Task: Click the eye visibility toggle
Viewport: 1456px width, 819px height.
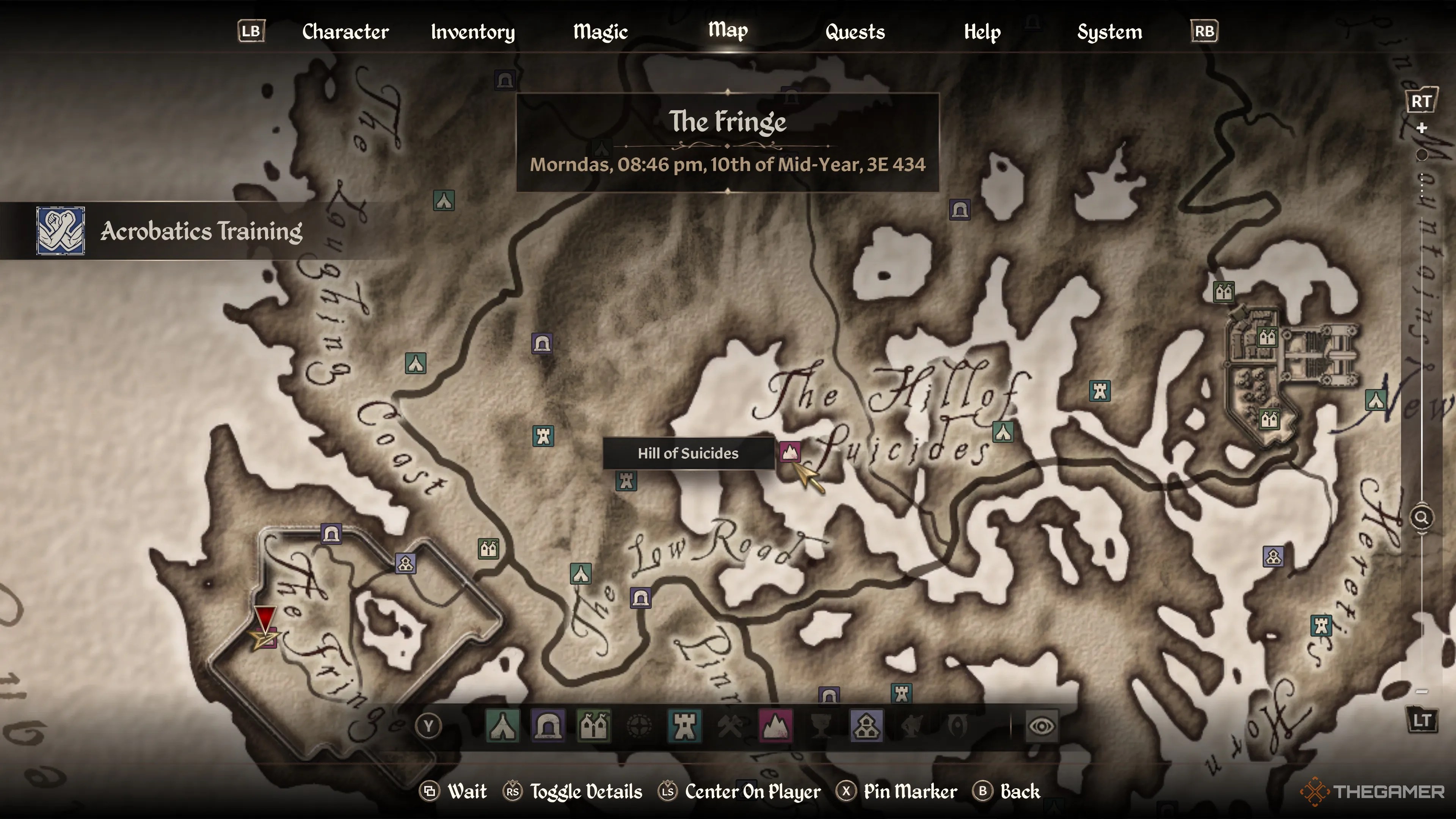Action: pos(1041,726)
